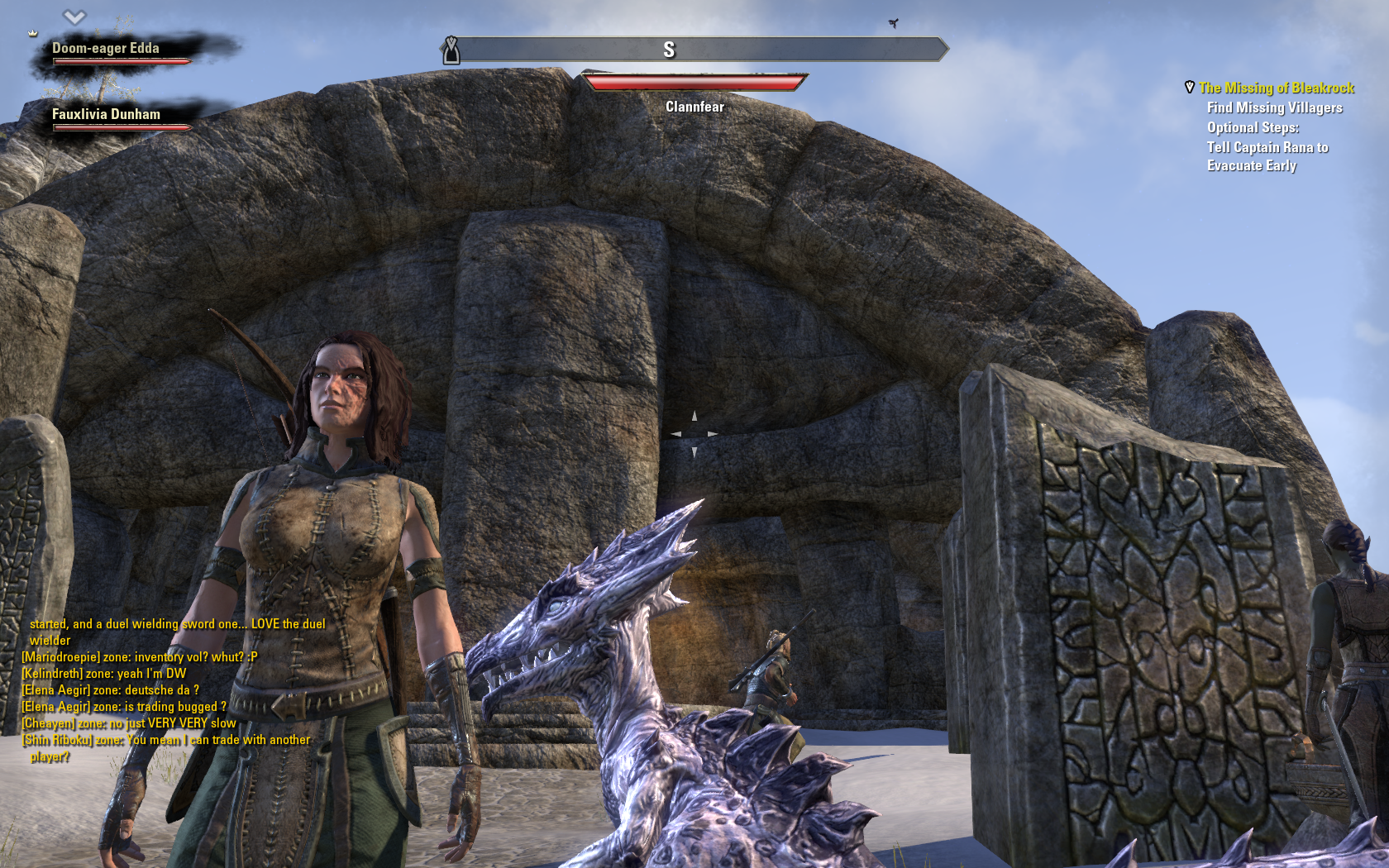Click Shin Riboku's name in zone chat

click(56, 740)
